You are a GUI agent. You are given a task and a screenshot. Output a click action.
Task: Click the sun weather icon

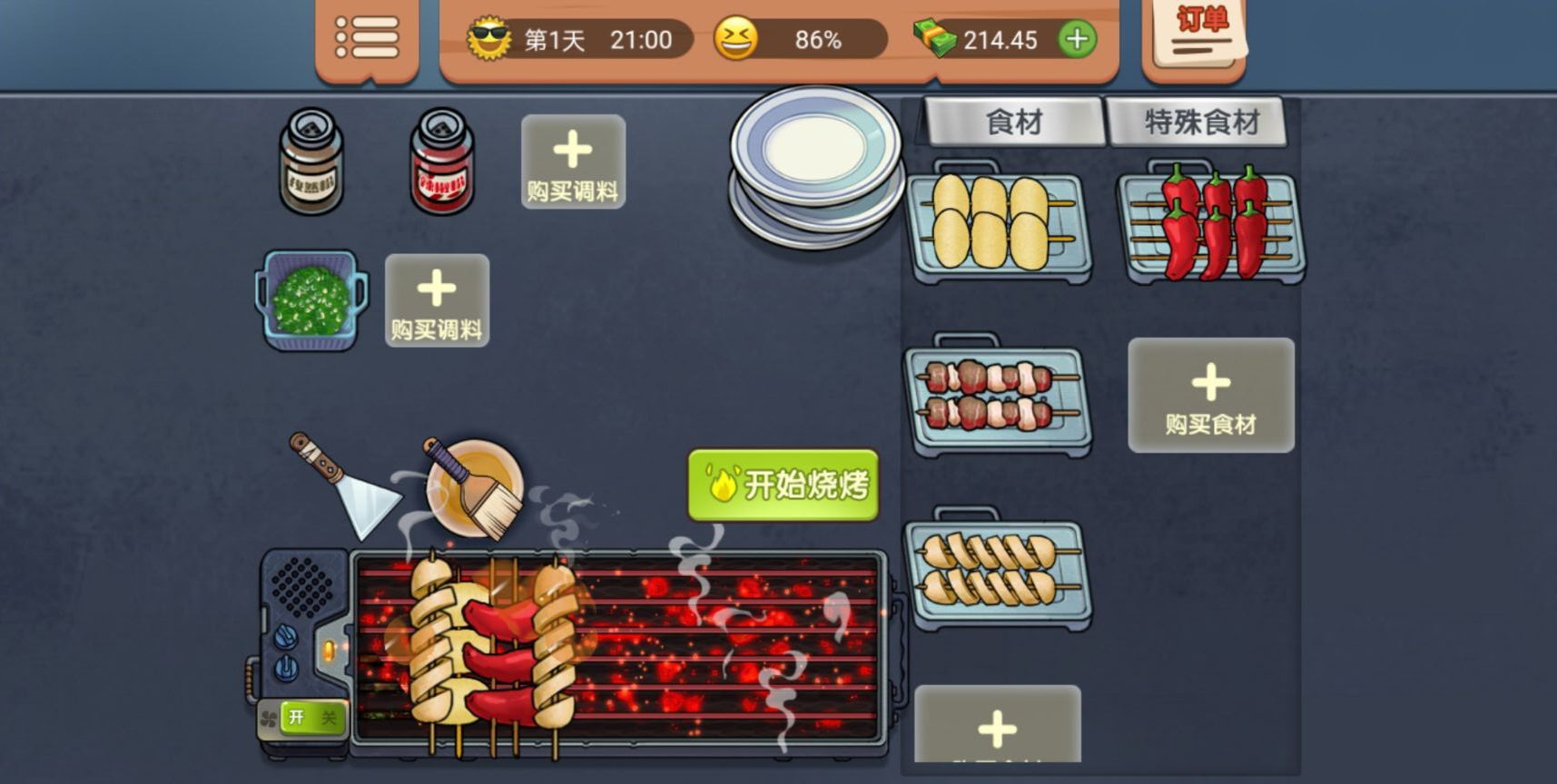(490, 38)
